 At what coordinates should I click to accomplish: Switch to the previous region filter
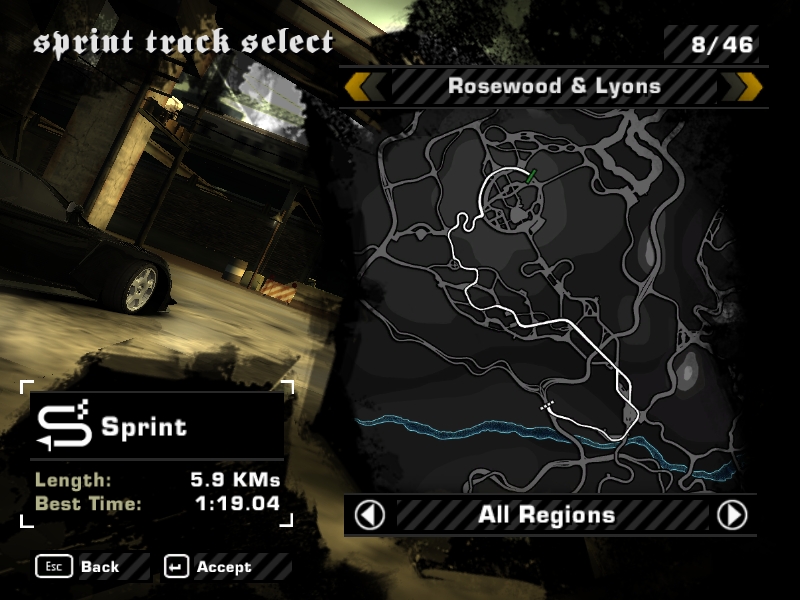370,515
